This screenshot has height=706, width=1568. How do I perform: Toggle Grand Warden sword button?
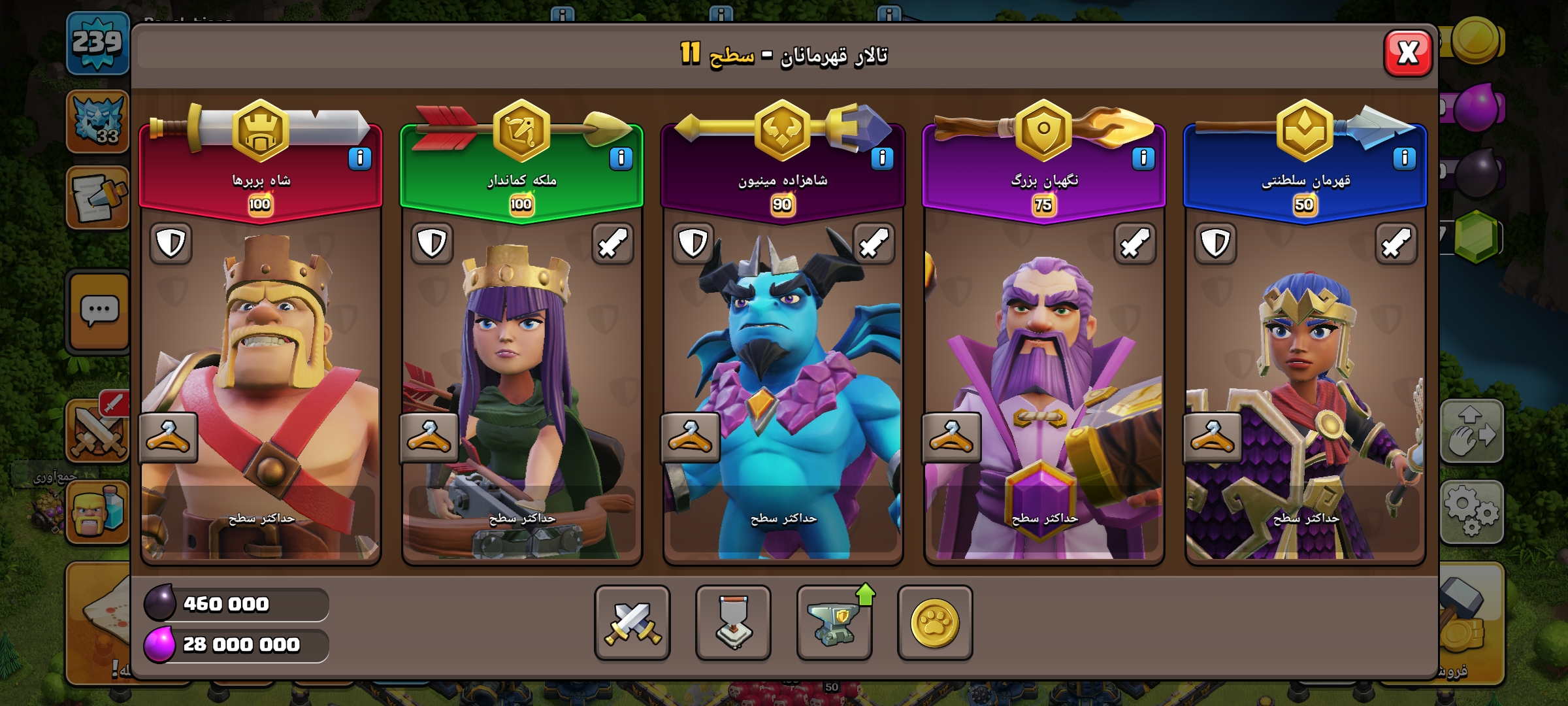pos(1135,244)
